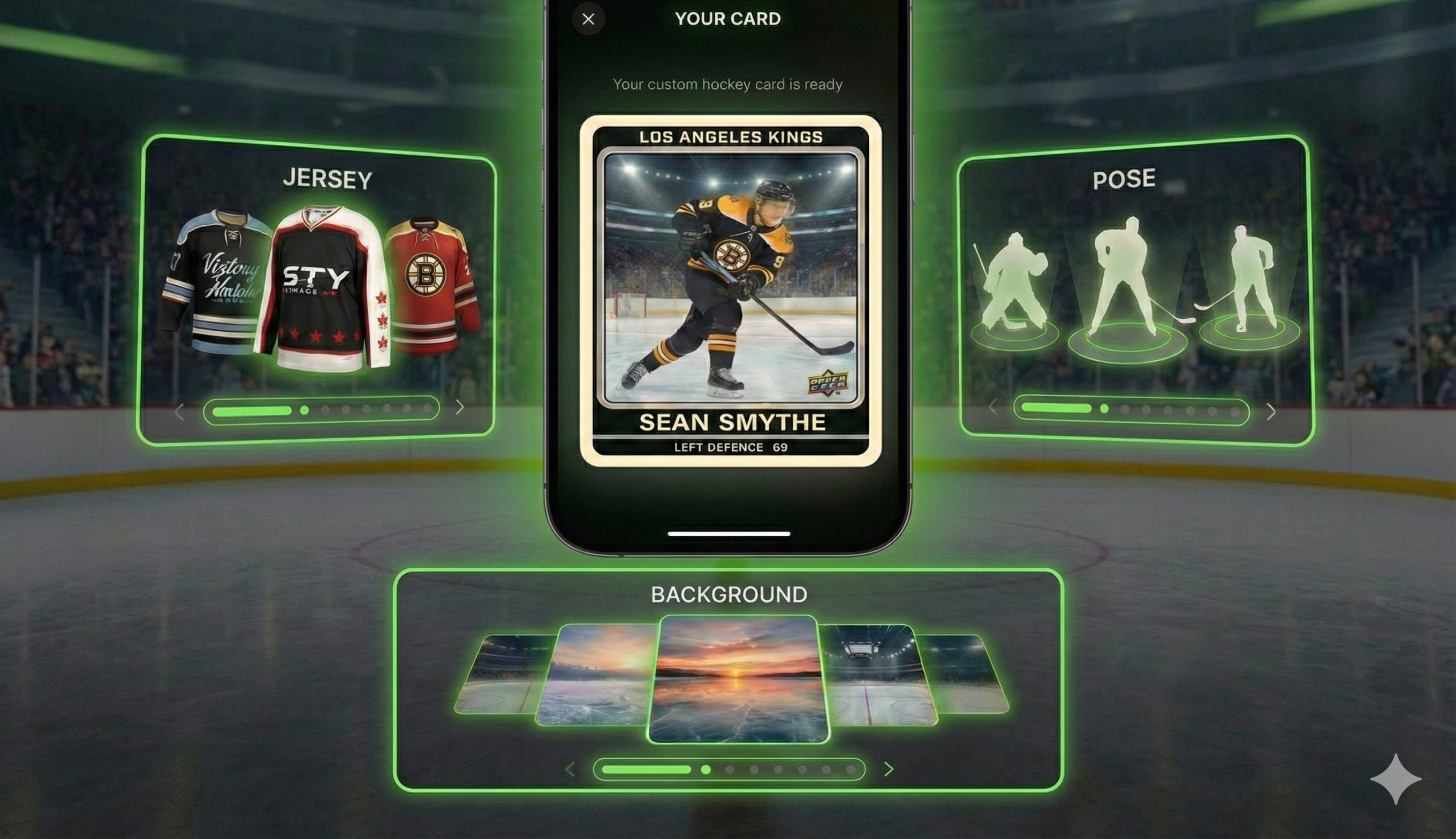This screenshot has width=1456, height=839.
Task: Select the last dot in Background carousel
Action: point(851,769)
